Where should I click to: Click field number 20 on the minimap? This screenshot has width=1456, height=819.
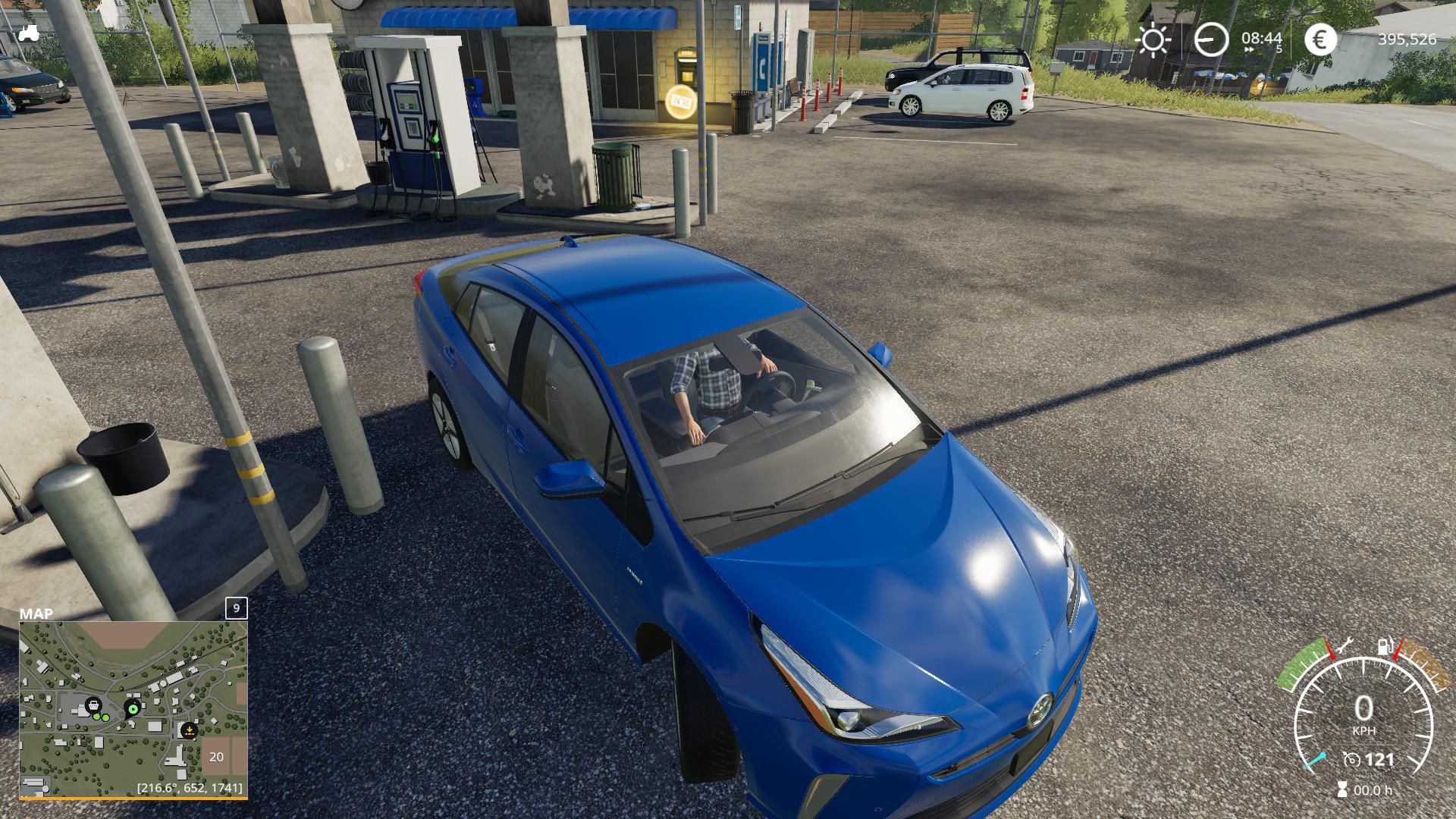pos(217,757)
